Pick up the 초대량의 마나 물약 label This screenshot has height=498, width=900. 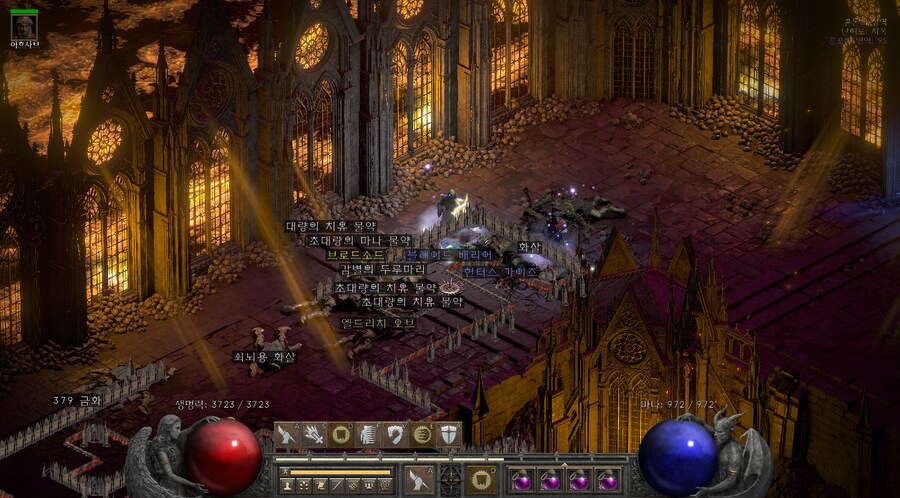coord(360,240)
